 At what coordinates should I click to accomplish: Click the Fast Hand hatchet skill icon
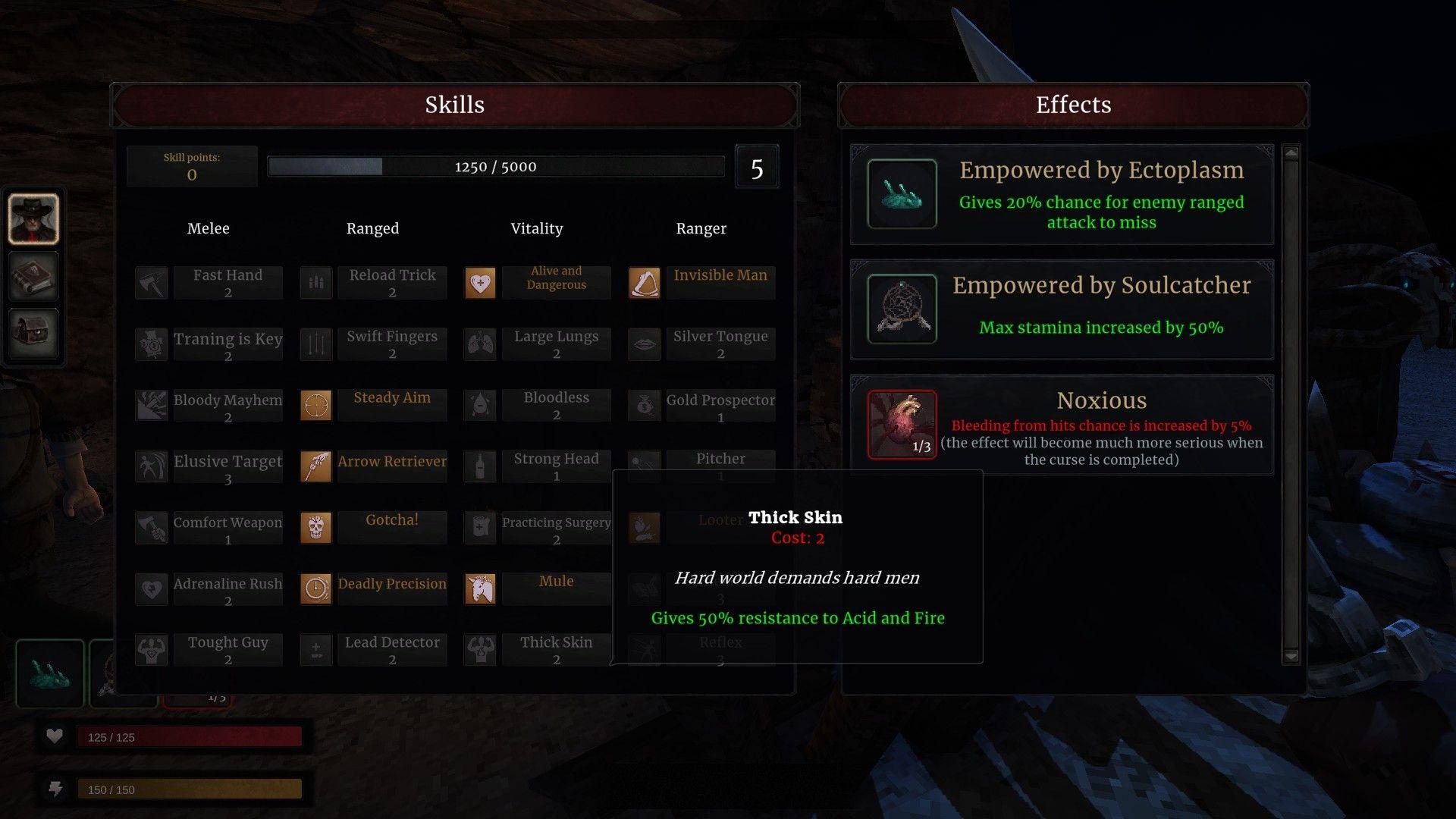click(151, 282)
